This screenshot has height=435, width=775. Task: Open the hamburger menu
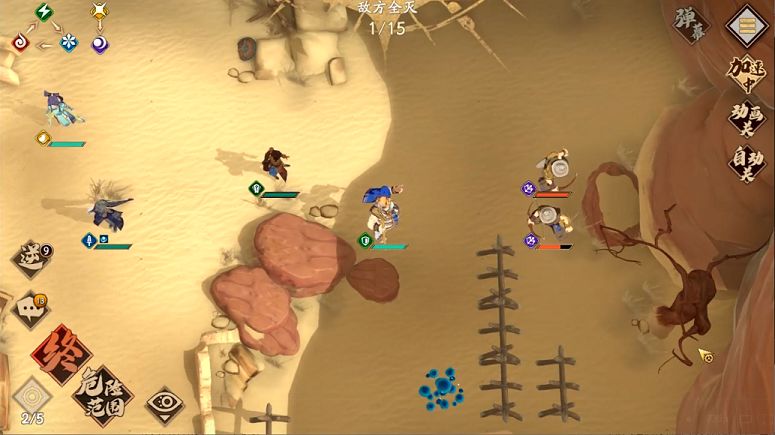pos(748,25)
